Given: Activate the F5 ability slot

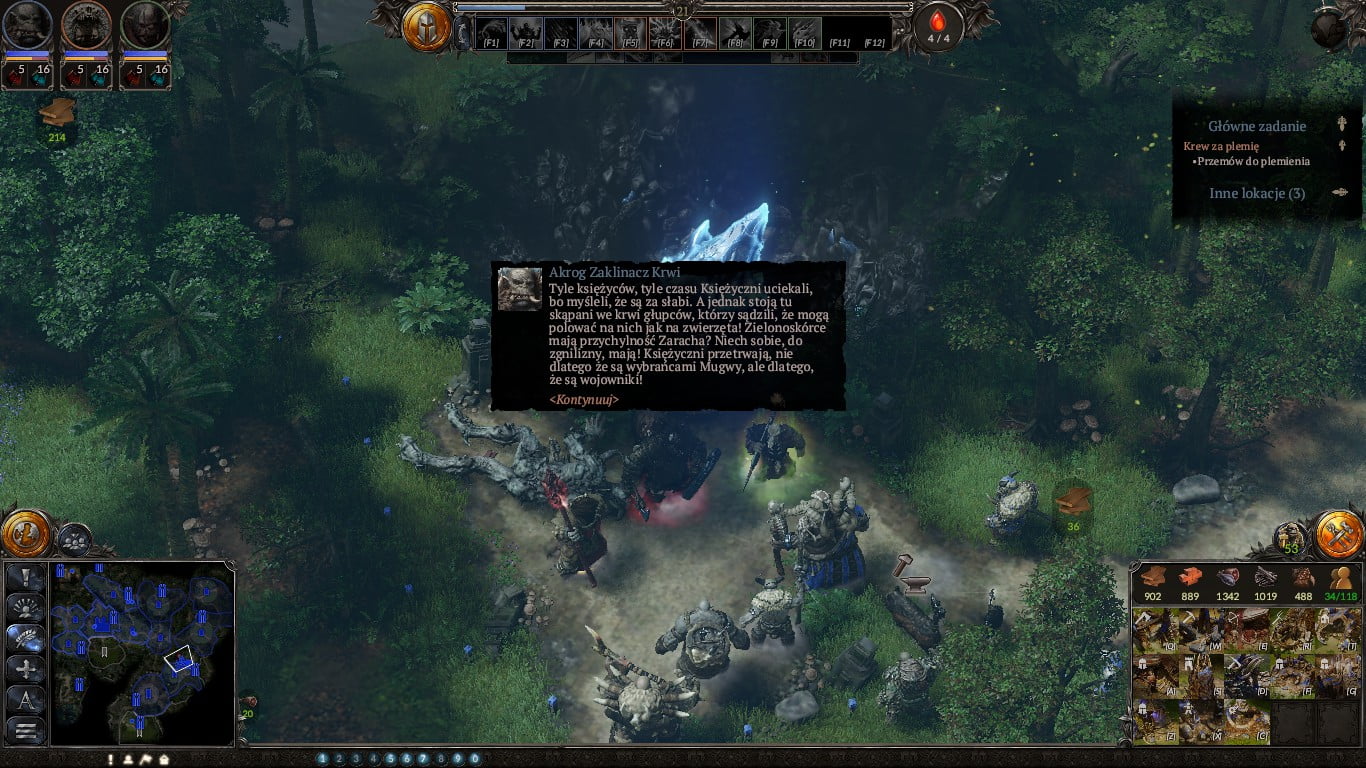Looking at the screenshot, I should pyautogui.click(x=630, y=33).
